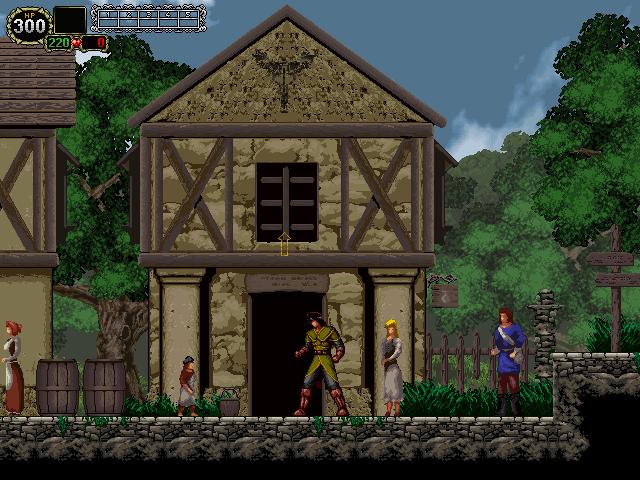The image size is (640, 480).
Task: Select item slot number 1
Action: (x=109, y=17)
